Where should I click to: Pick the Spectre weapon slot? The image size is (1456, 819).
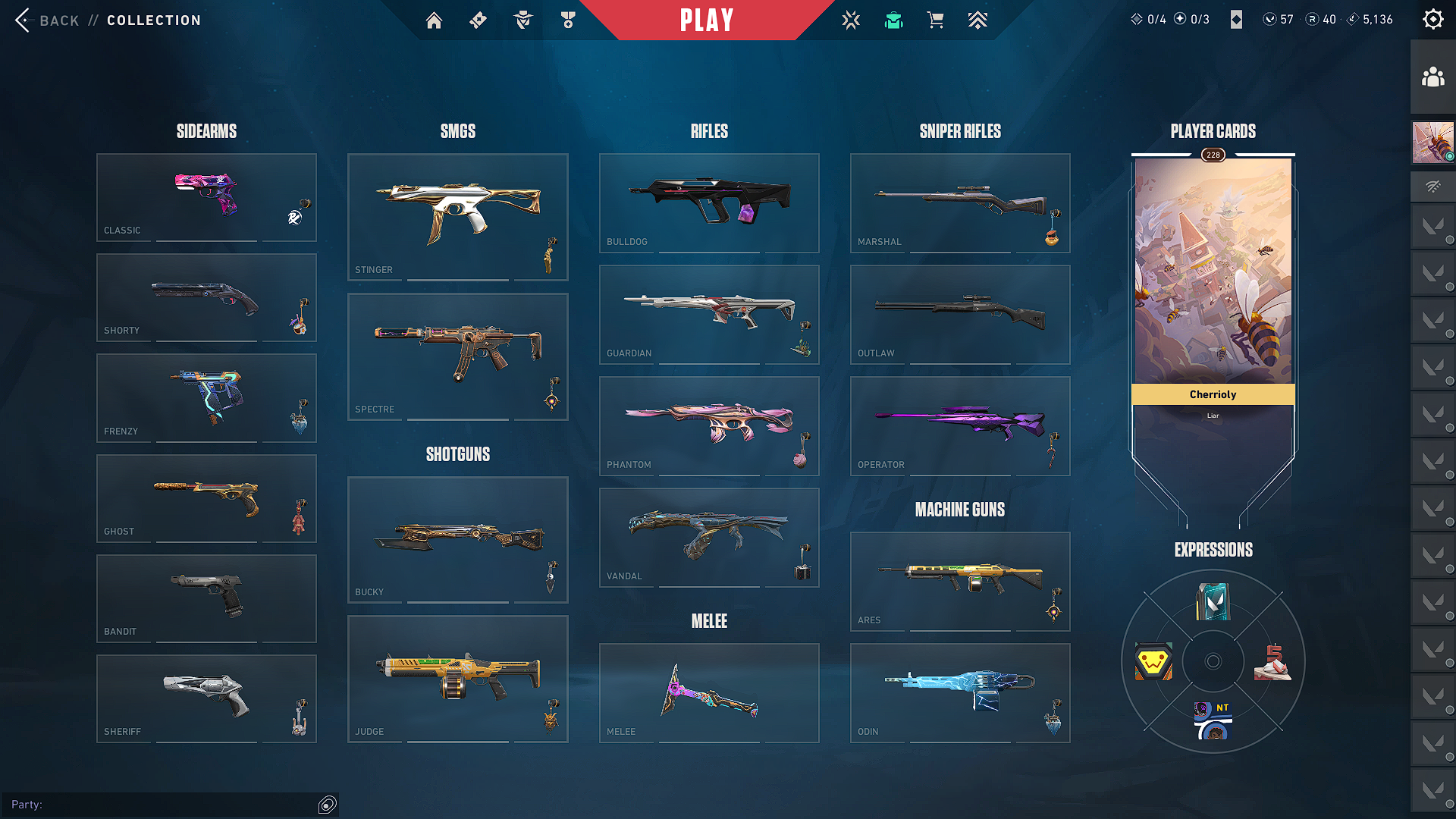(x=457, y=356)
